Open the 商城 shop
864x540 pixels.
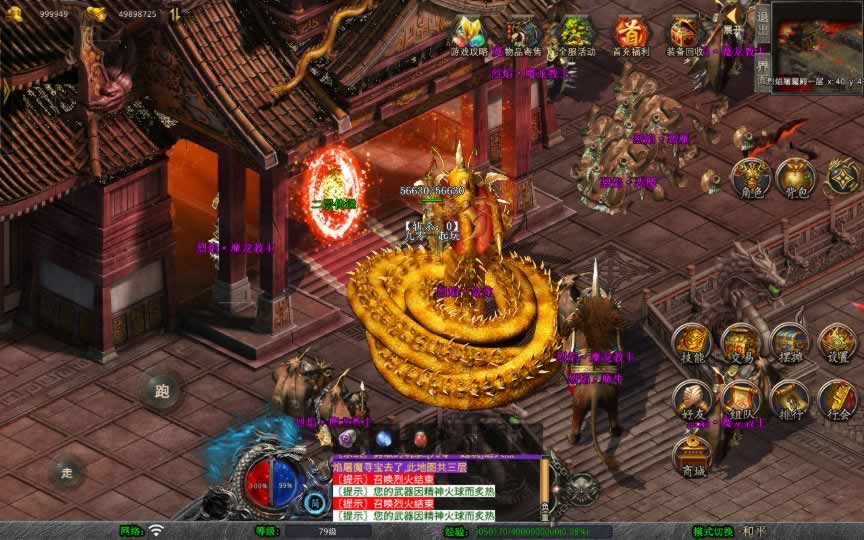(x=692, y=457)
